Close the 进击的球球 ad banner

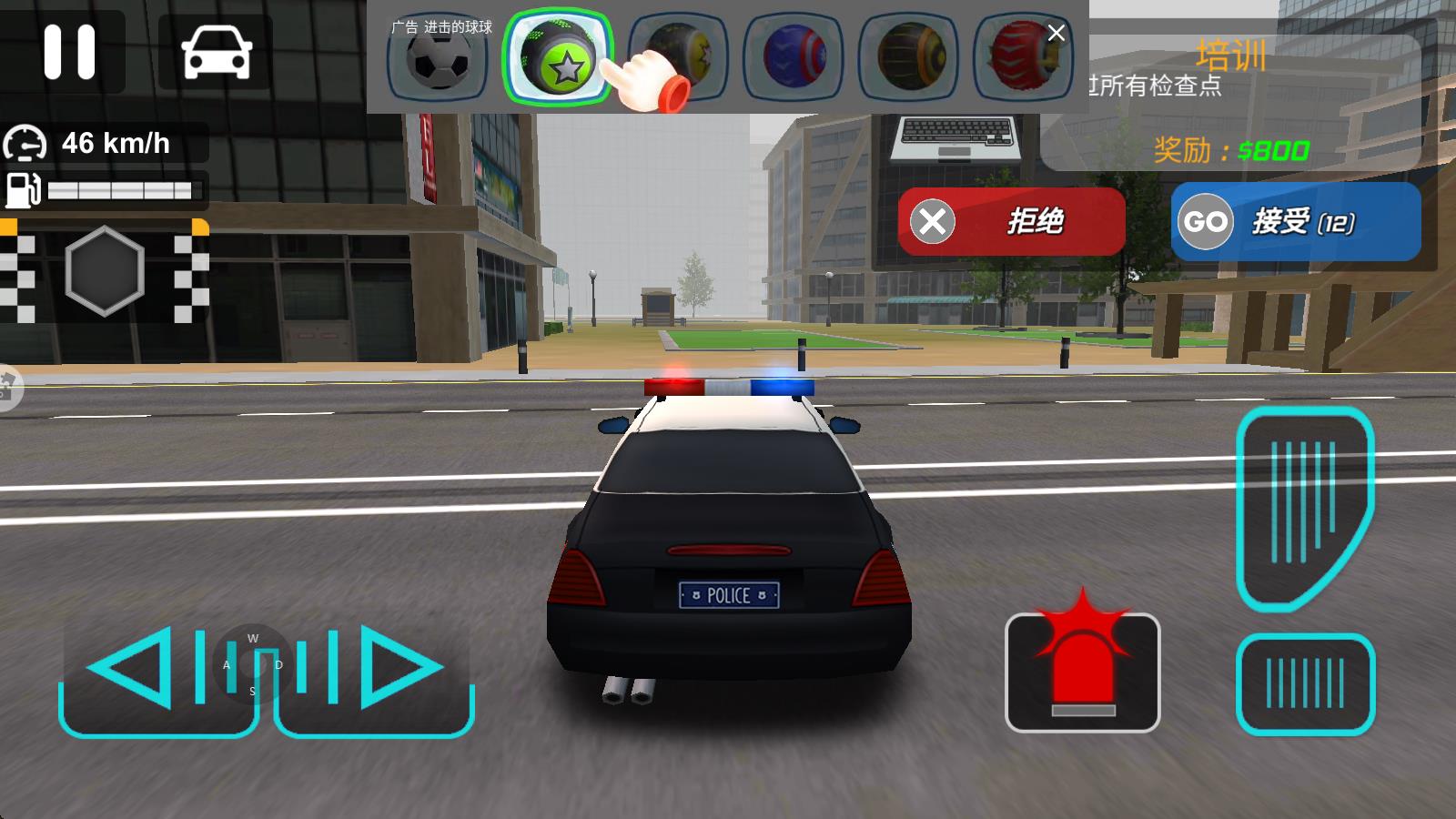1056,33
